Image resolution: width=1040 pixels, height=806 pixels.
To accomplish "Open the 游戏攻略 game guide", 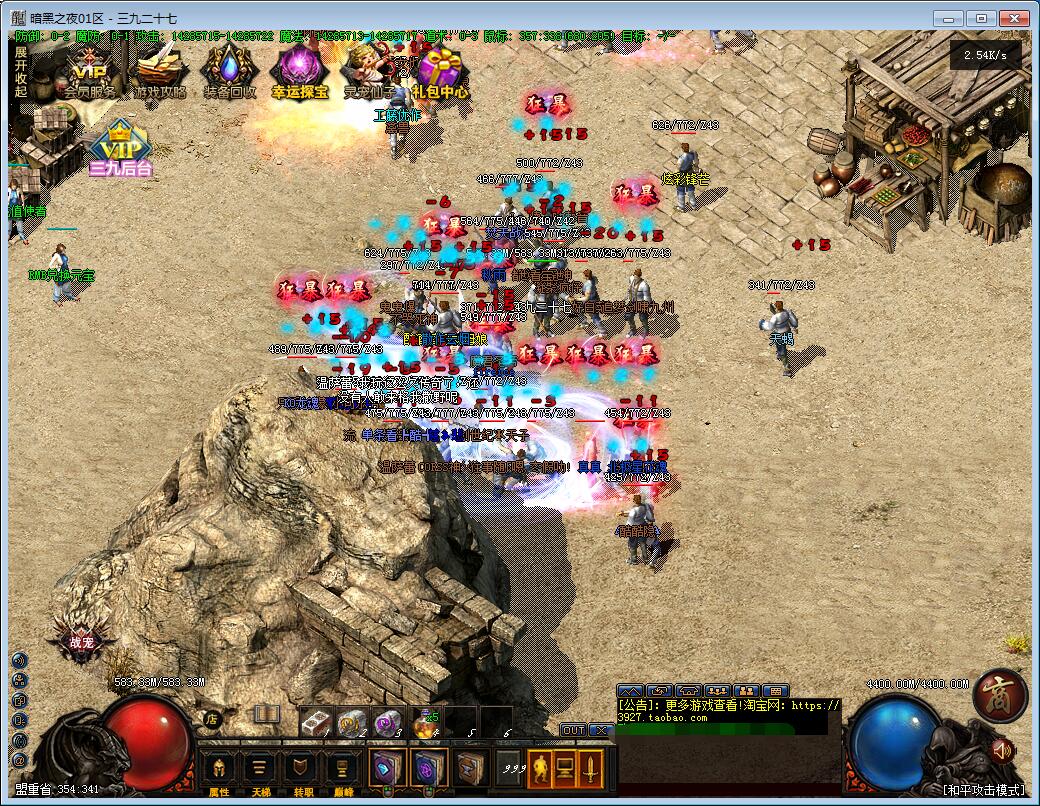I will (x=160, y=71).
